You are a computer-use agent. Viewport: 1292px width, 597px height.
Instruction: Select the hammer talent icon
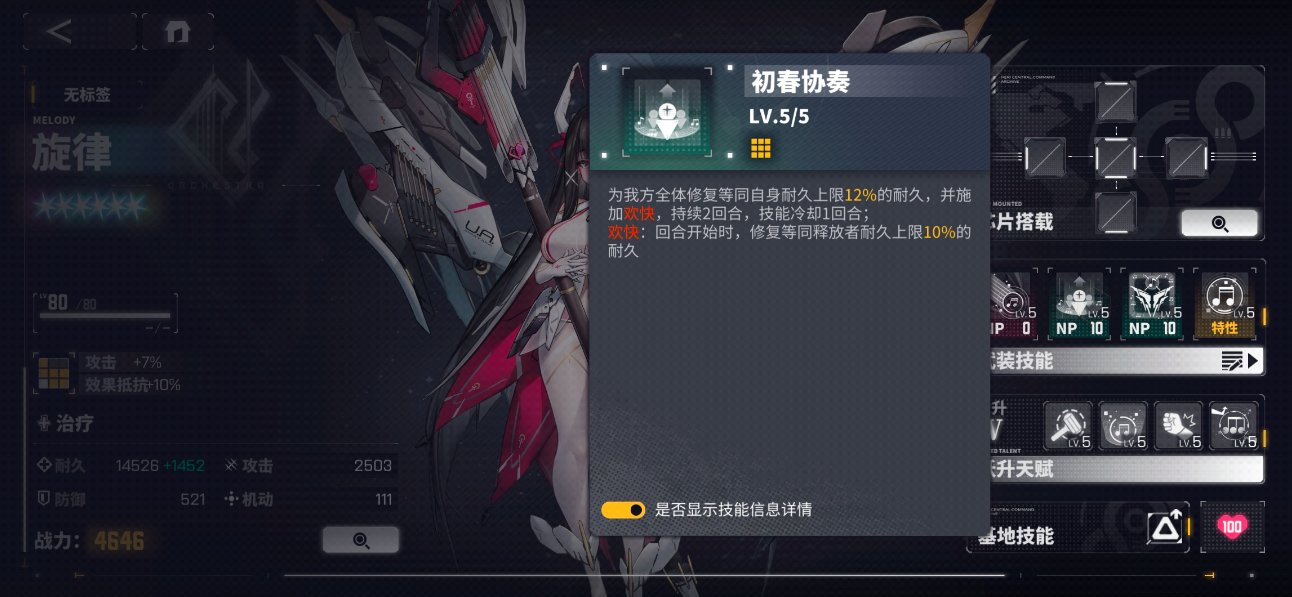[1068, 427]
